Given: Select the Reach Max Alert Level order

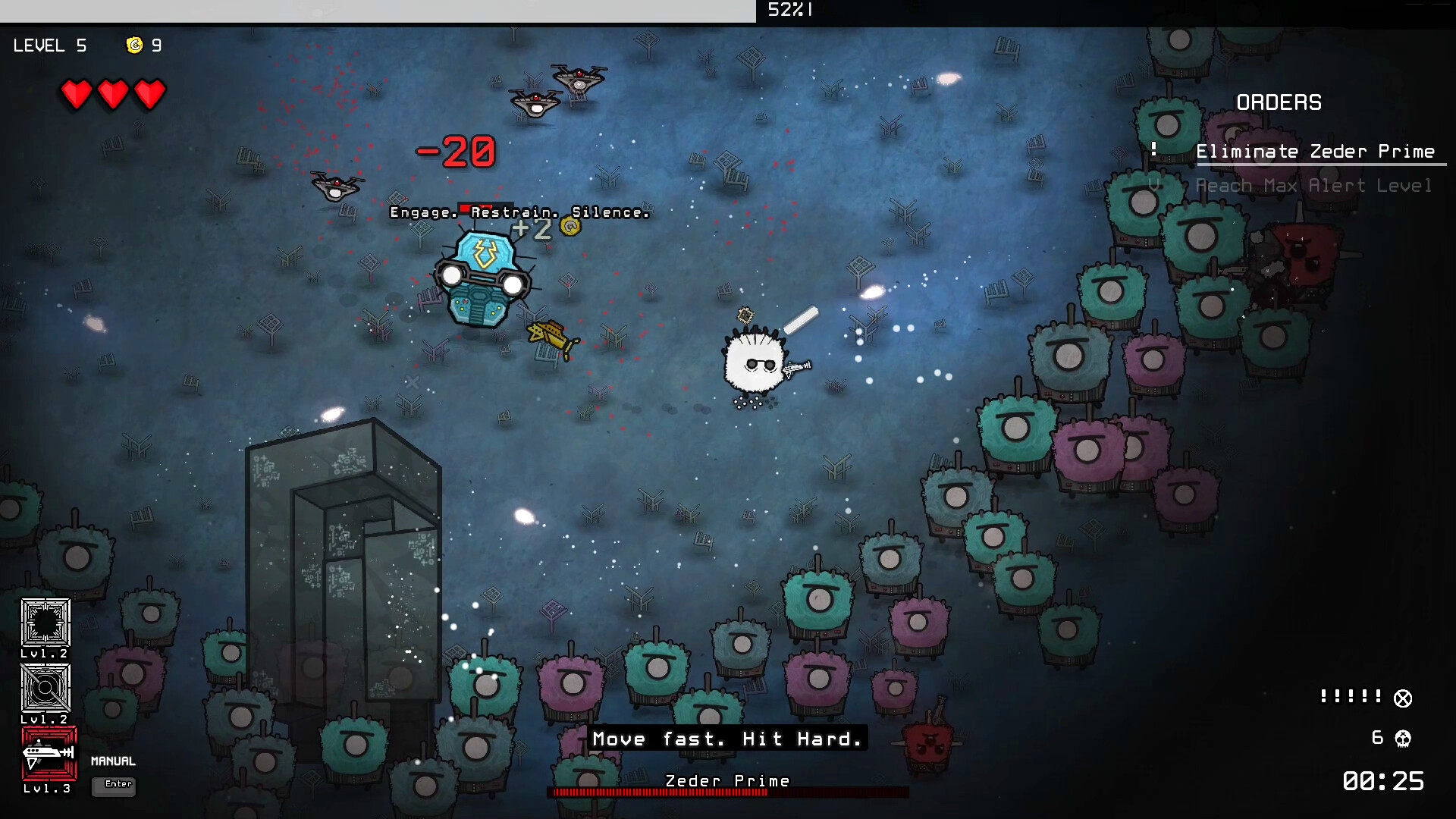Looking at the screenshot, I should 1313,186.
